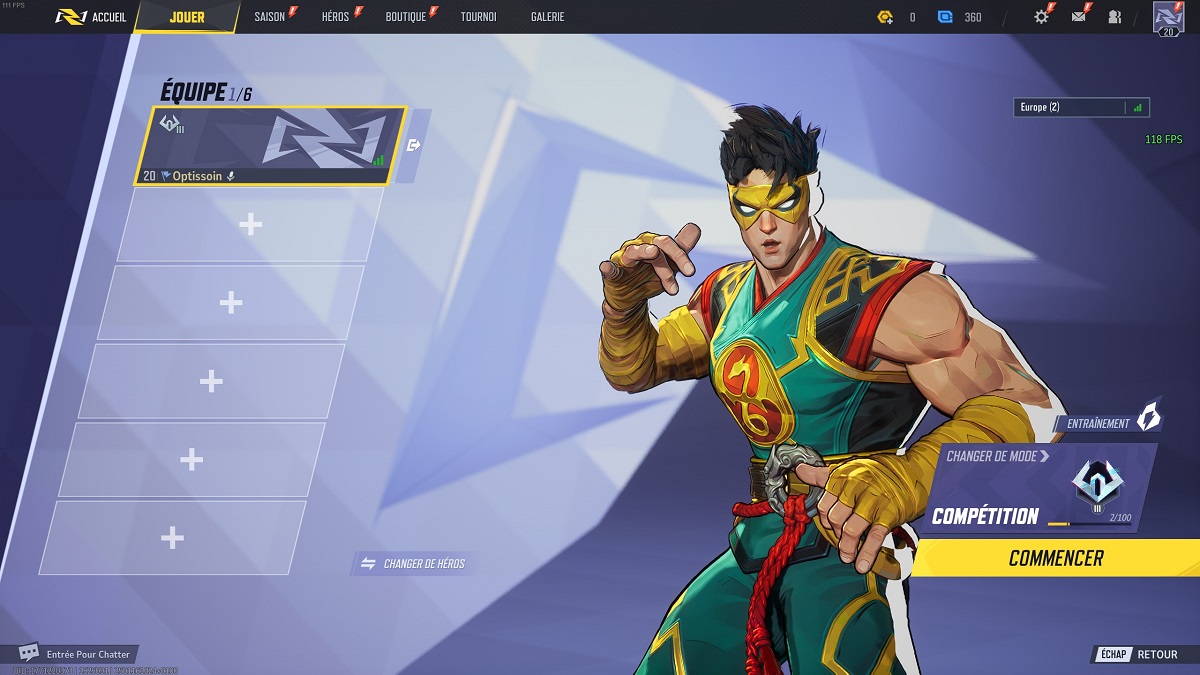This screenshot has height=675, width=1200.
Task: Open the Galerie tab
Action: [x=547, y=17]
